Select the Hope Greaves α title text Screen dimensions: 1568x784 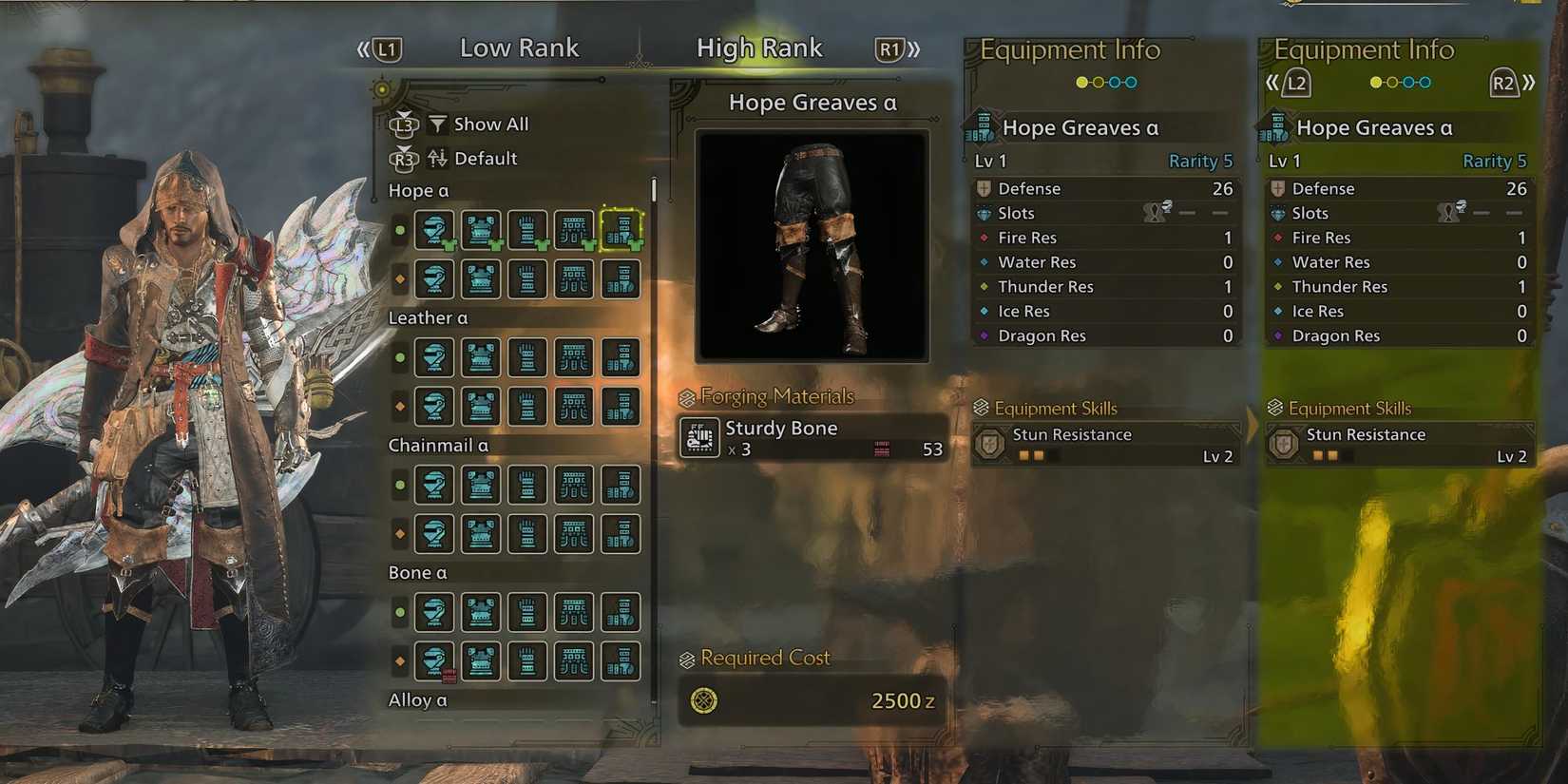[811, 103]
